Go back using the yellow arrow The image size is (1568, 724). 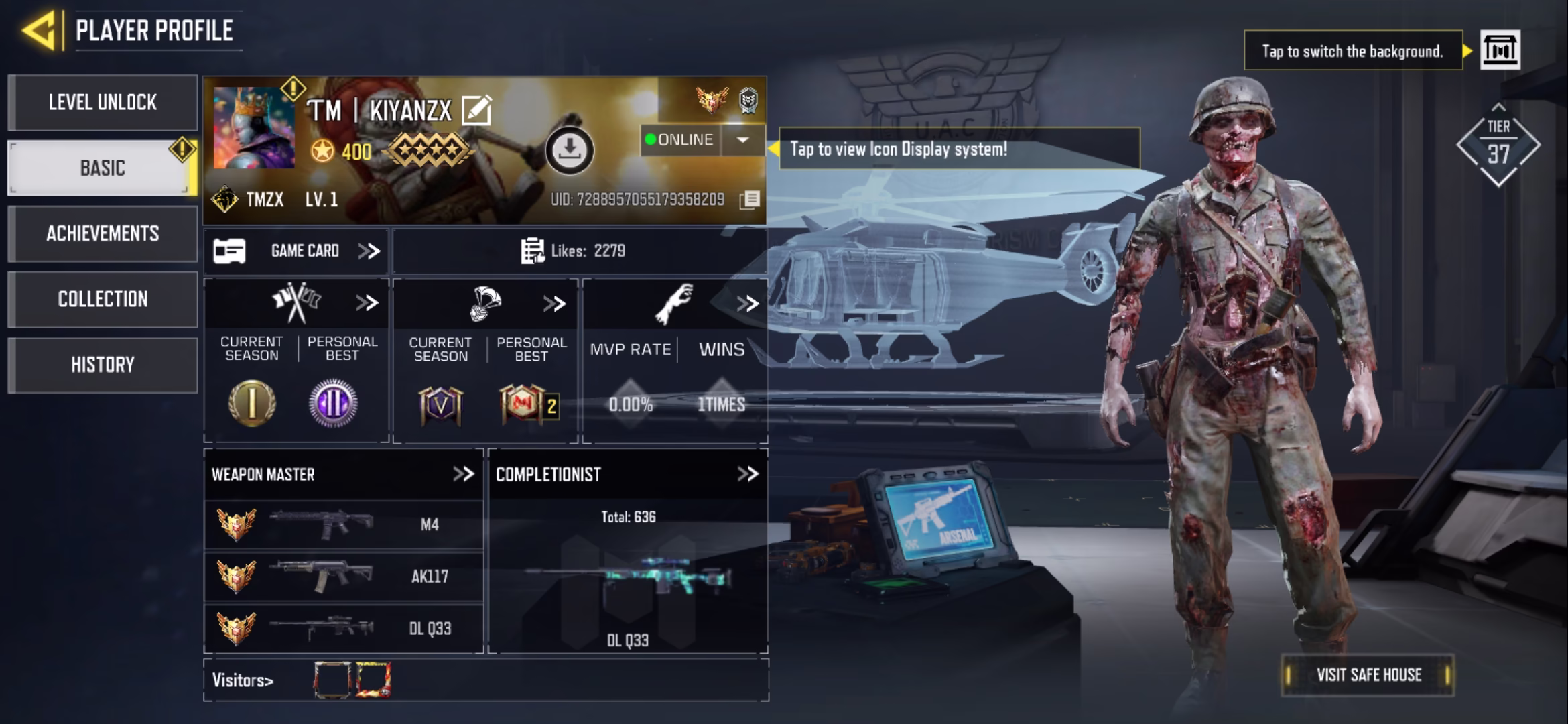pos(39,30)
